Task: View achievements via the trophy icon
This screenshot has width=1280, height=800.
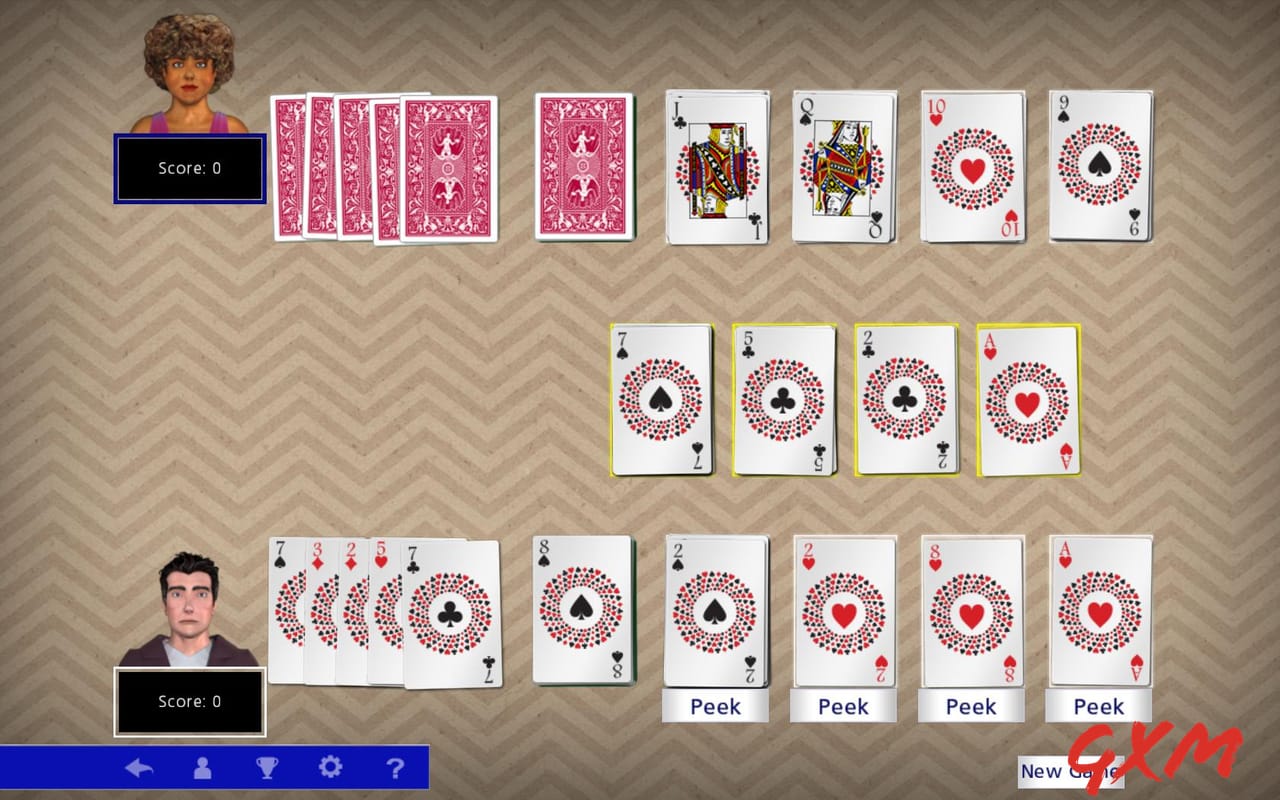Action: pyautogui.click(x=267, y=768)
